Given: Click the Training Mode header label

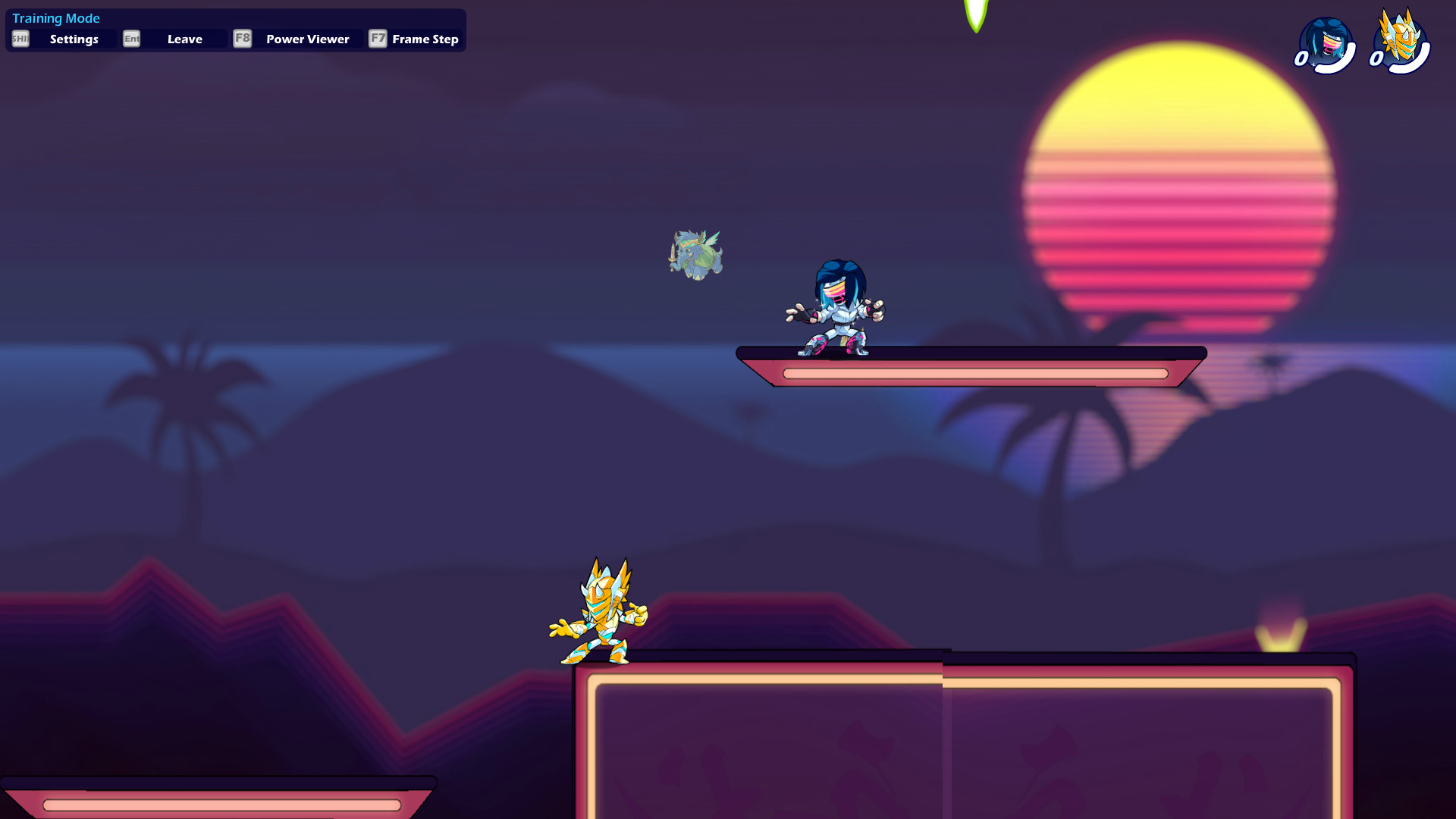Looking at the screenshot, I should pos(56,17).
